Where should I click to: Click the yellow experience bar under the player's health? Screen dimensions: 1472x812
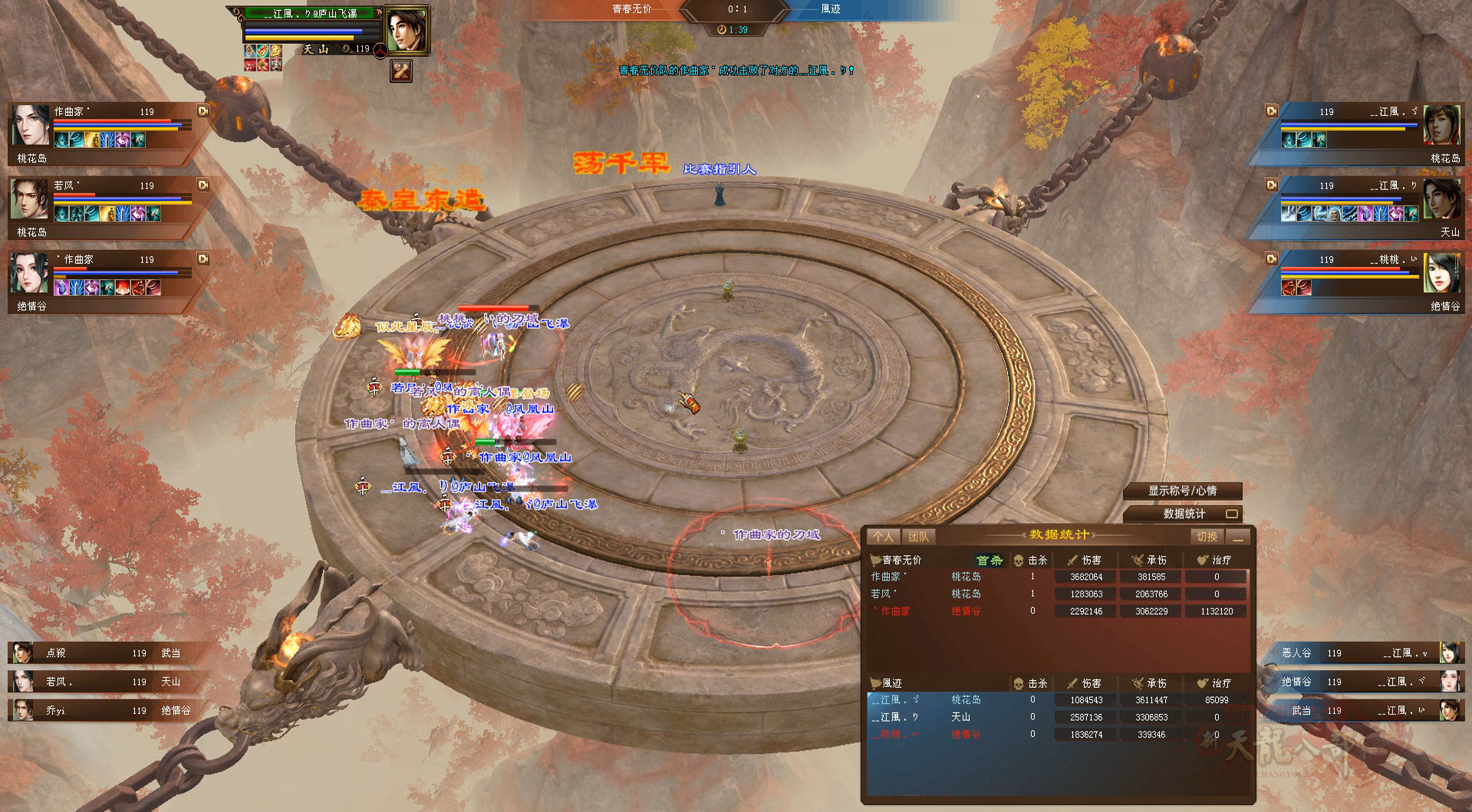point(299,38)
